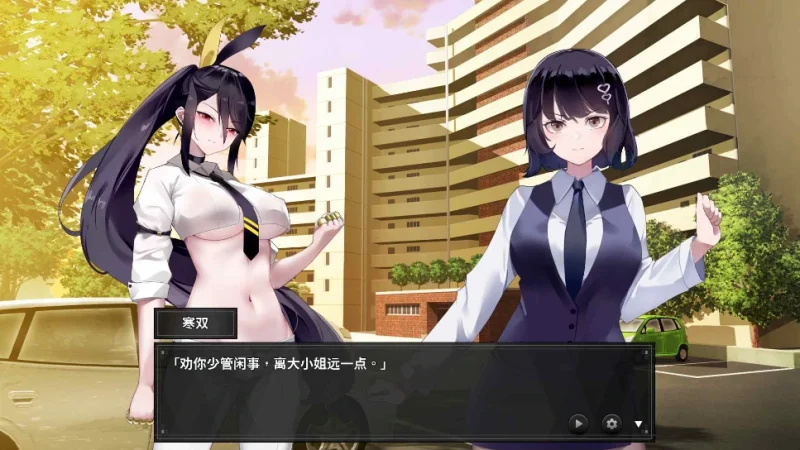Advance dialogue with the white down arrow

(639, 424)
